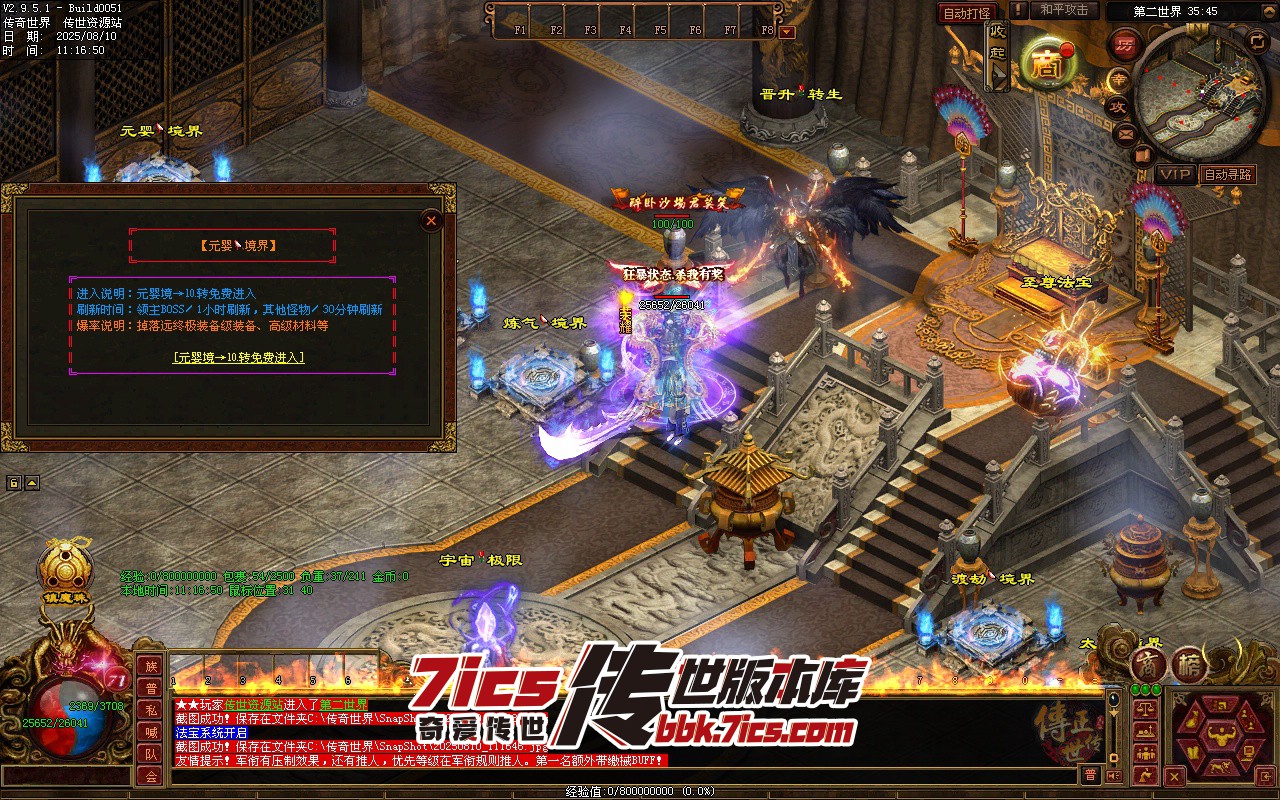Open the 榜 rankings button
The width and height of the screenshot is (1280, 800).
point(1189,665)
